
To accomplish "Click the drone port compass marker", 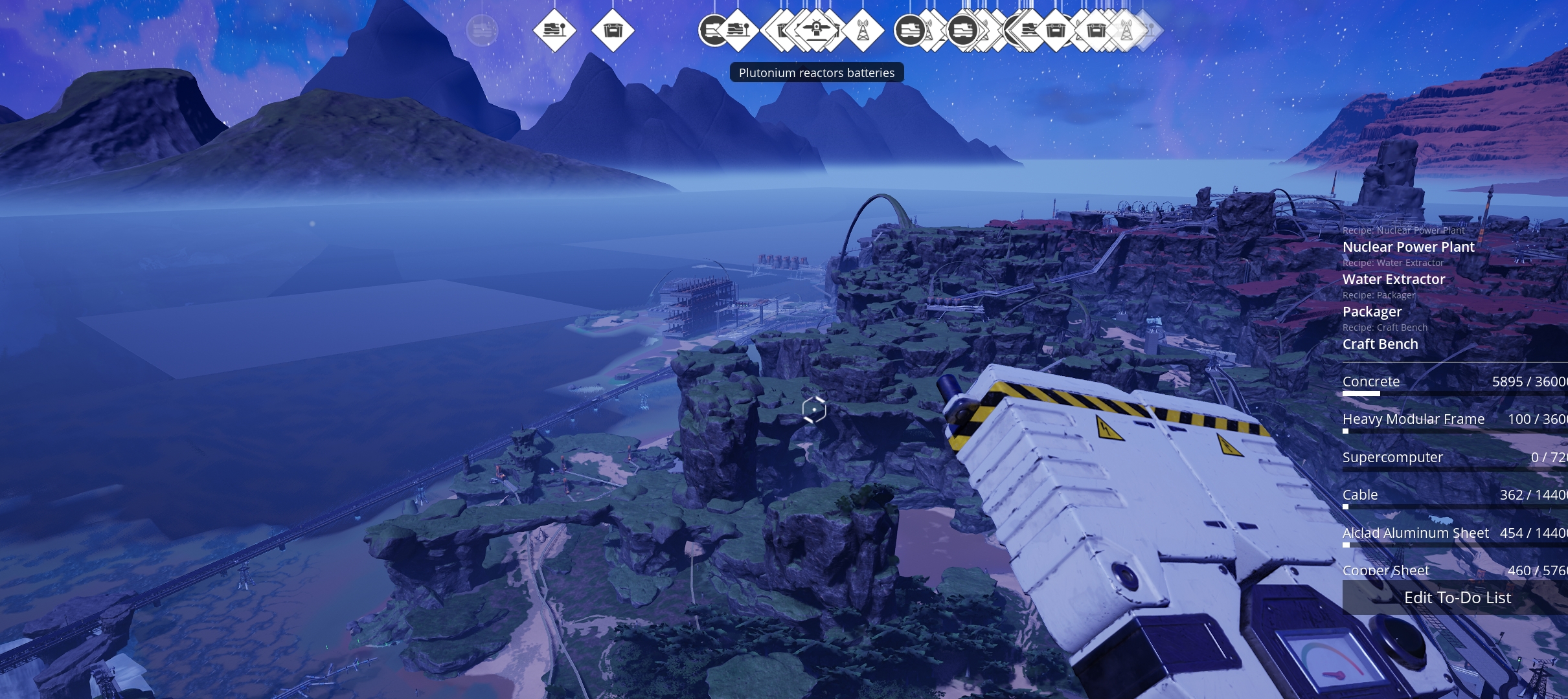I will (817, 30).
